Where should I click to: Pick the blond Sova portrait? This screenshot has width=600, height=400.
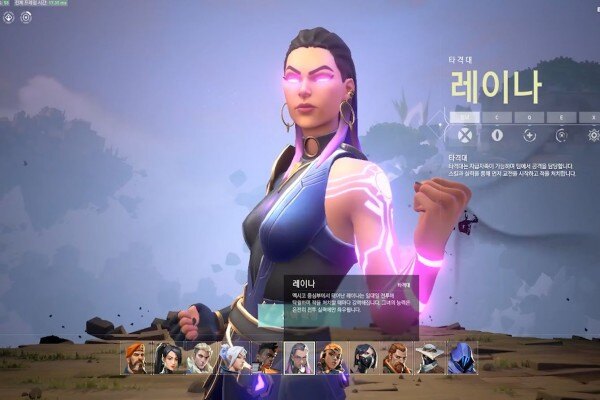(x=201, y=357)
